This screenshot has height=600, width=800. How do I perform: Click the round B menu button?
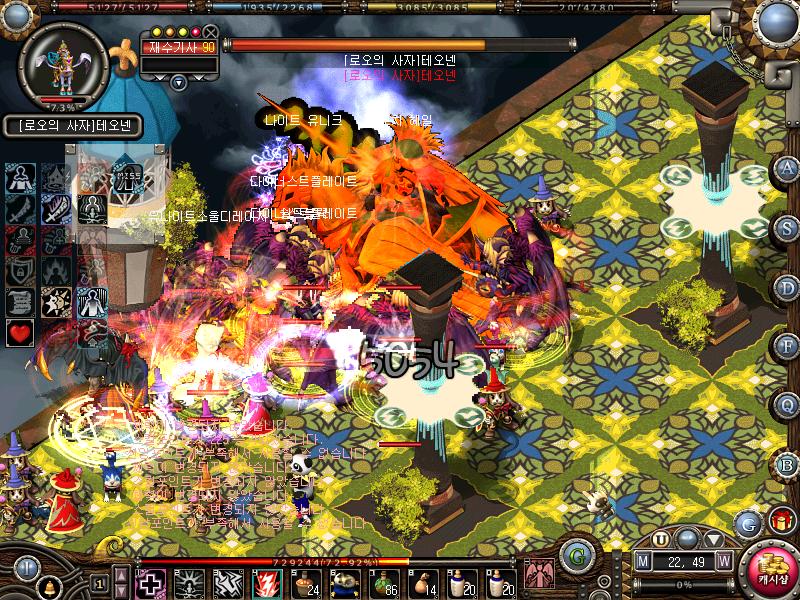788,463
